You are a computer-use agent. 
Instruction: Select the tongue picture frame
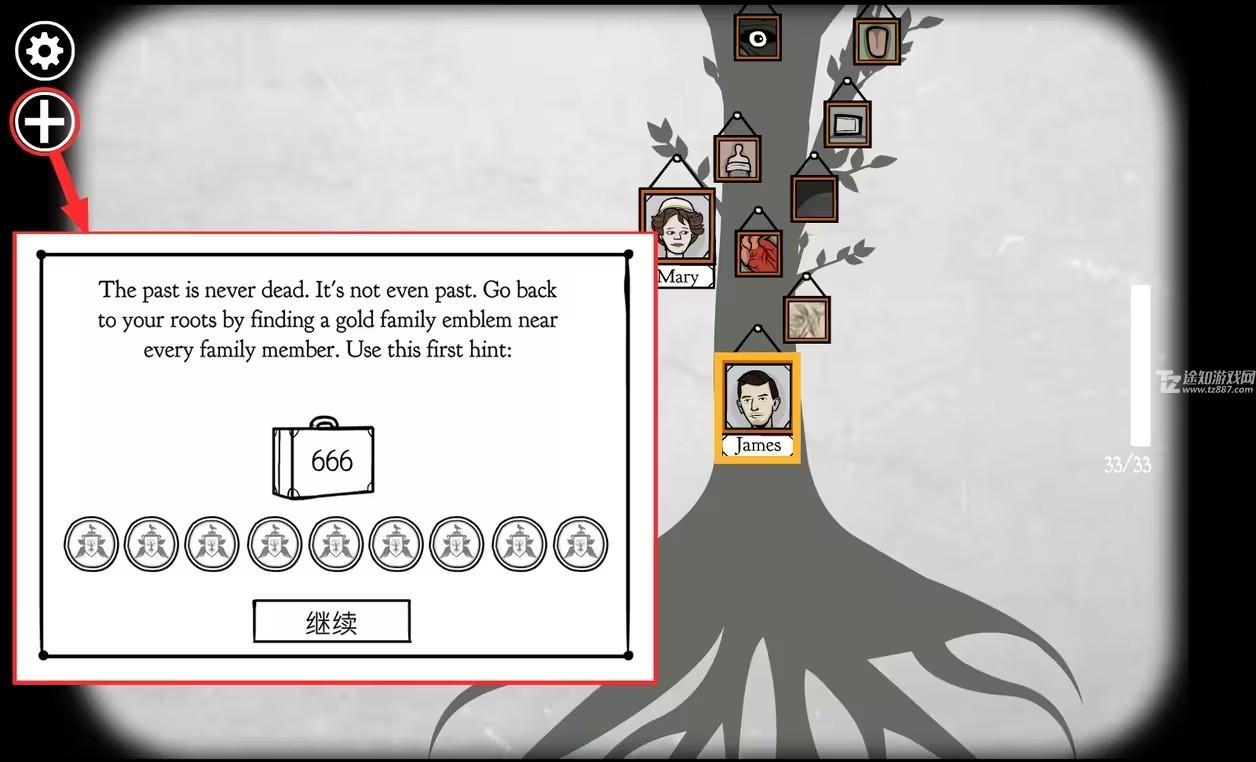(x=877, y=40)
